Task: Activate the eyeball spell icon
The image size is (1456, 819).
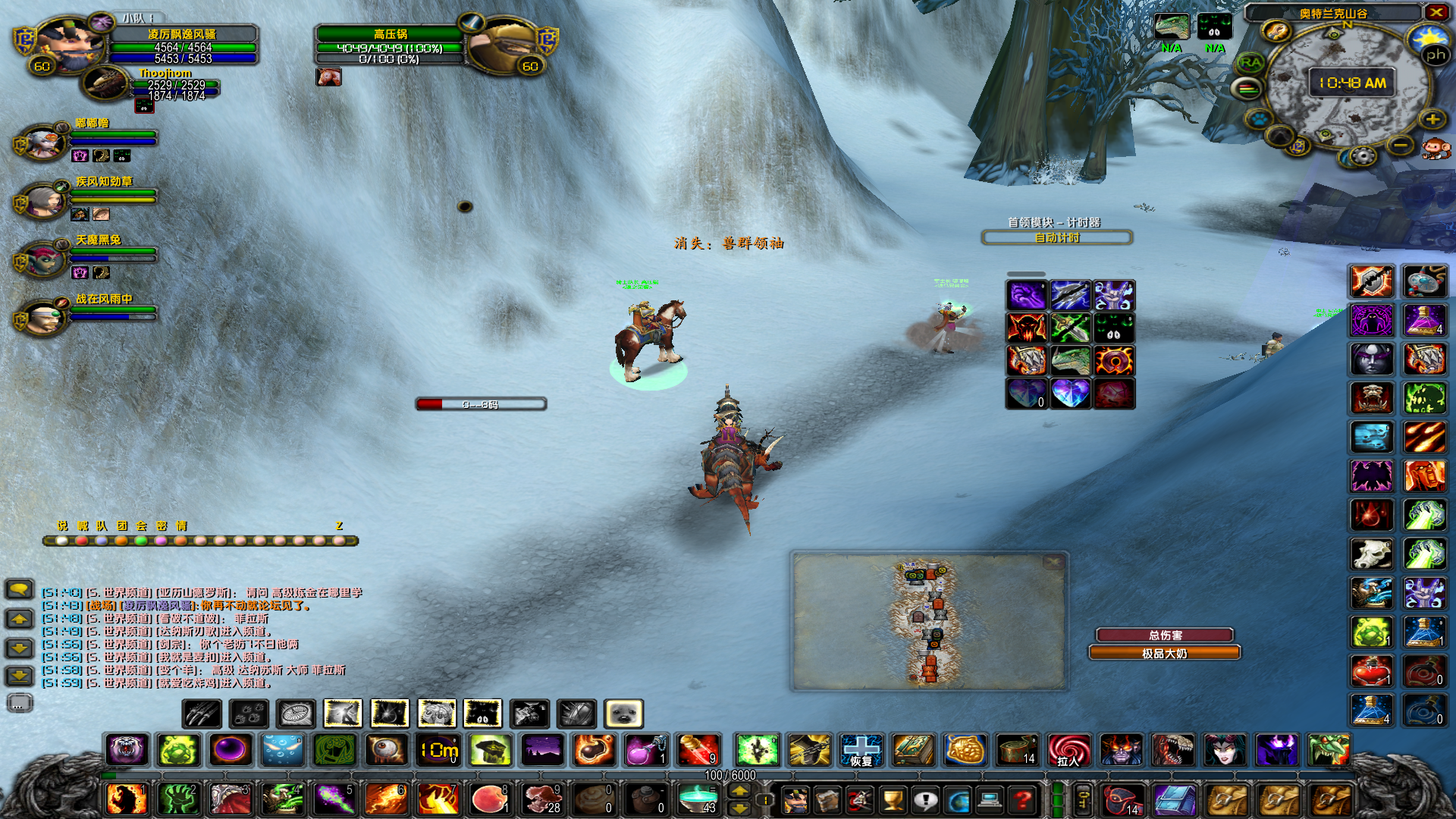Action: [x=386, y=750]
